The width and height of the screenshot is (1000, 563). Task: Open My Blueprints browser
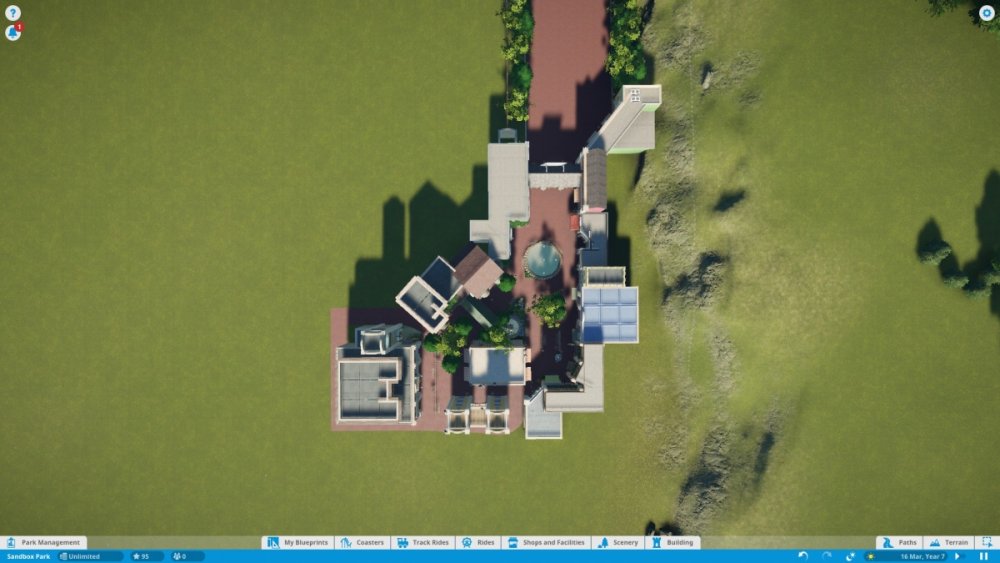(298, 542)
